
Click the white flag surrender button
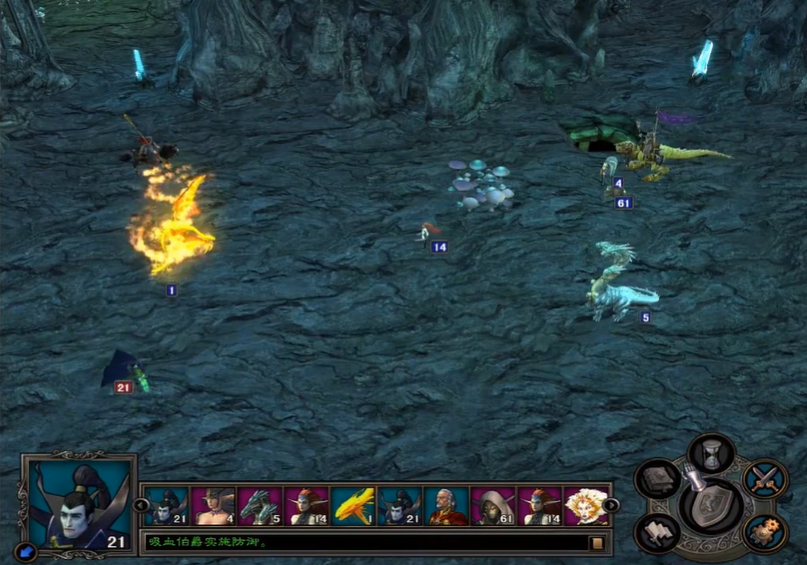point(657,532)
